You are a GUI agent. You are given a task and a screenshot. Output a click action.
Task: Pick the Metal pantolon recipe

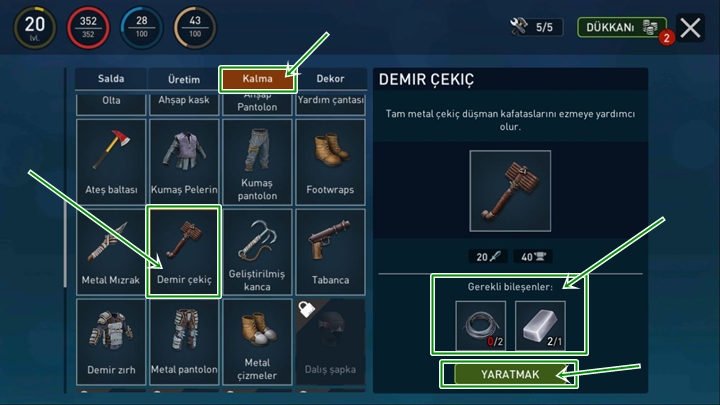184,341
